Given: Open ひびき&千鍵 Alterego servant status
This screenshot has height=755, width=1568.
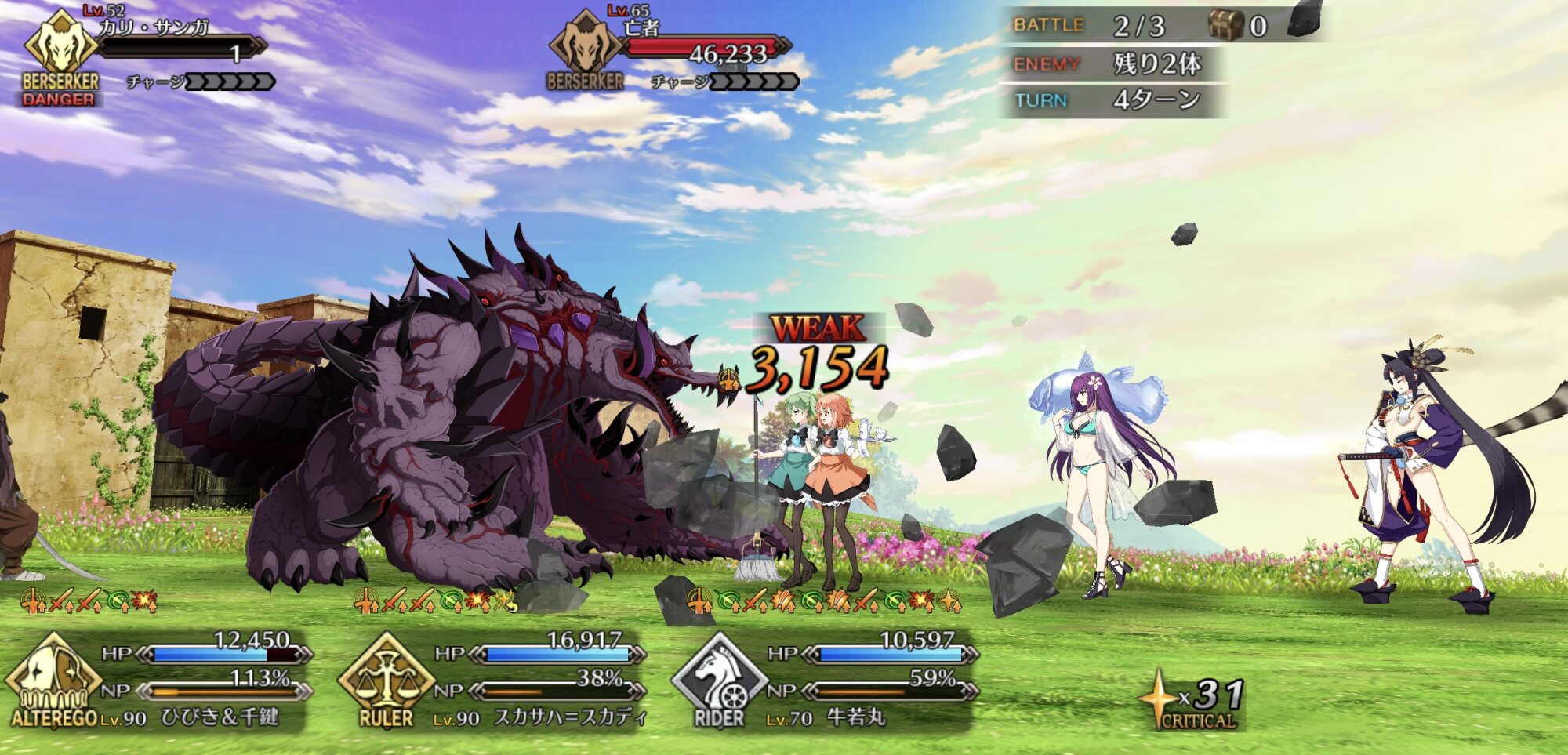Looking at the screenshot, I should pos(157,682).
